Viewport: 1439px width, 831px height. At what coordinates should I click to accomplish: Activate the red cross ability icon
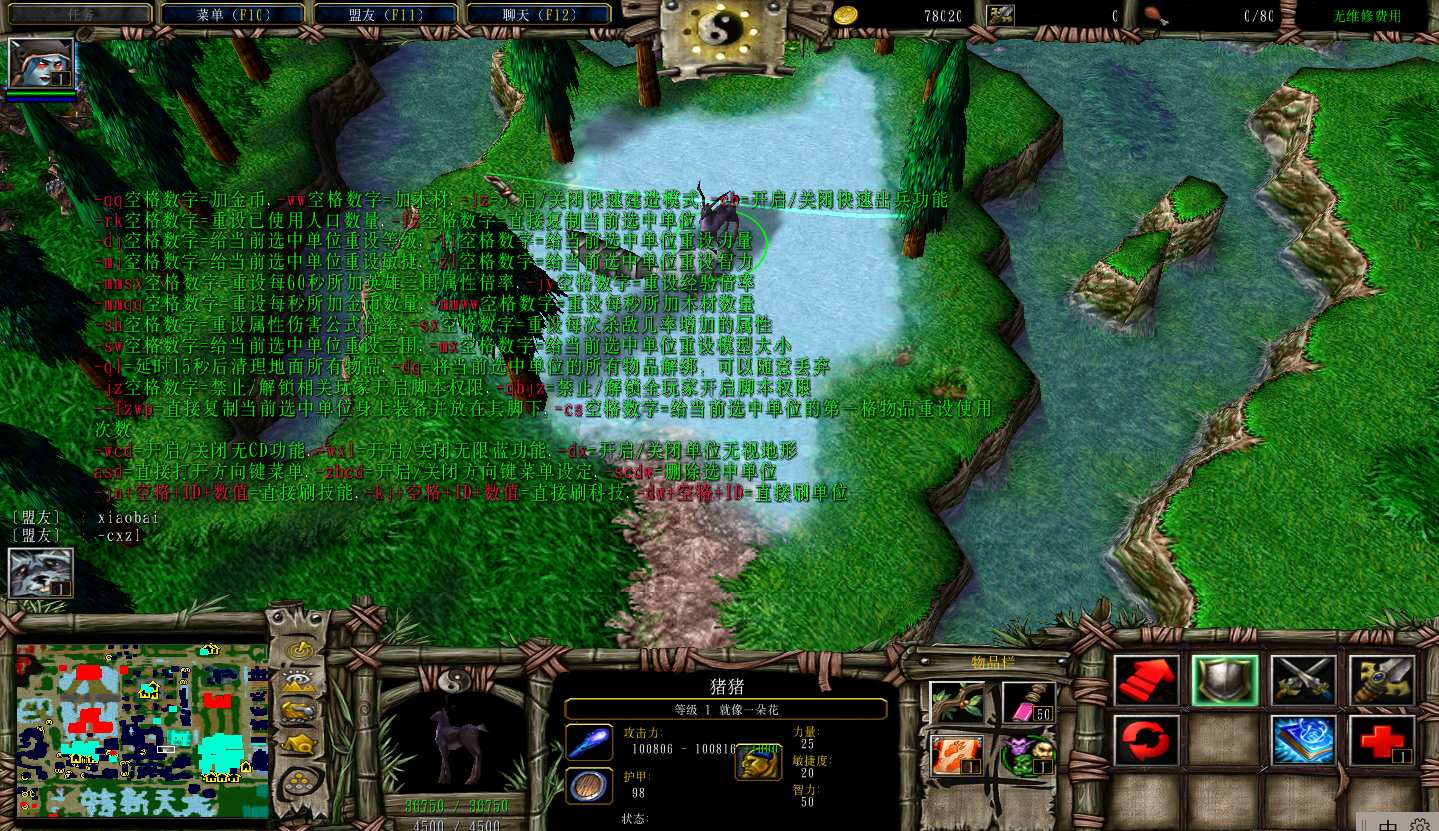click(x=1382, y=740)
